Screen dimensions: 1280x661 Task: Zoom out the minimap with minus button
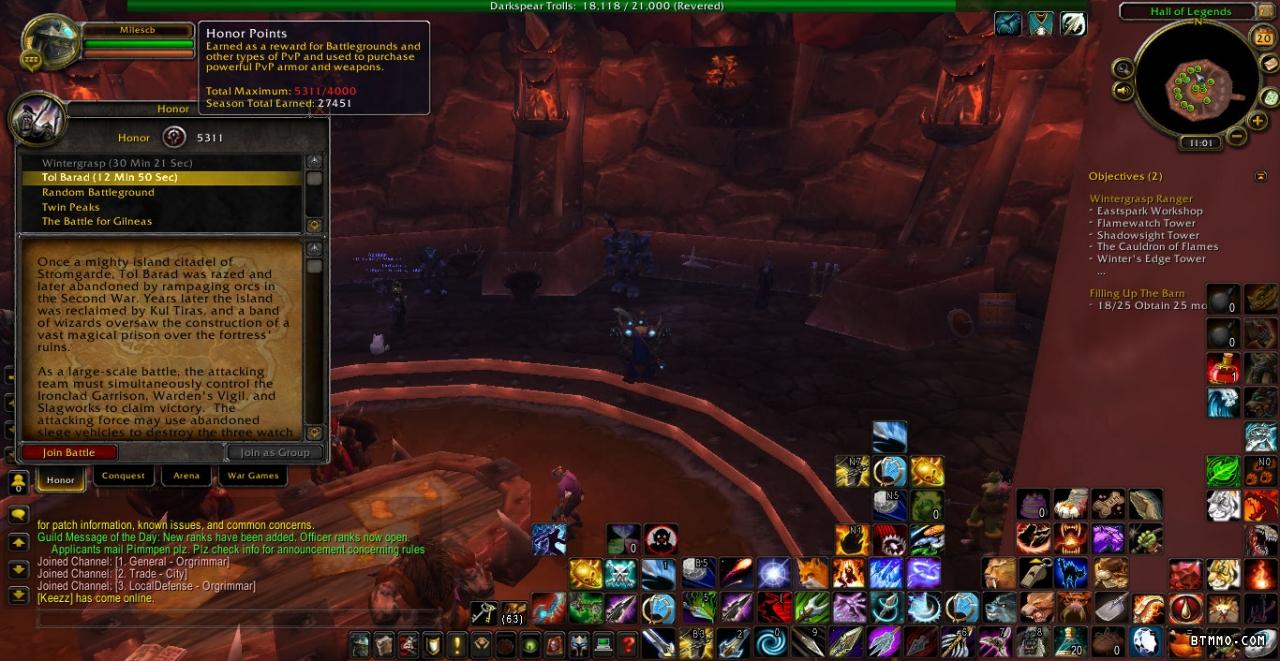pos(1237,137)
